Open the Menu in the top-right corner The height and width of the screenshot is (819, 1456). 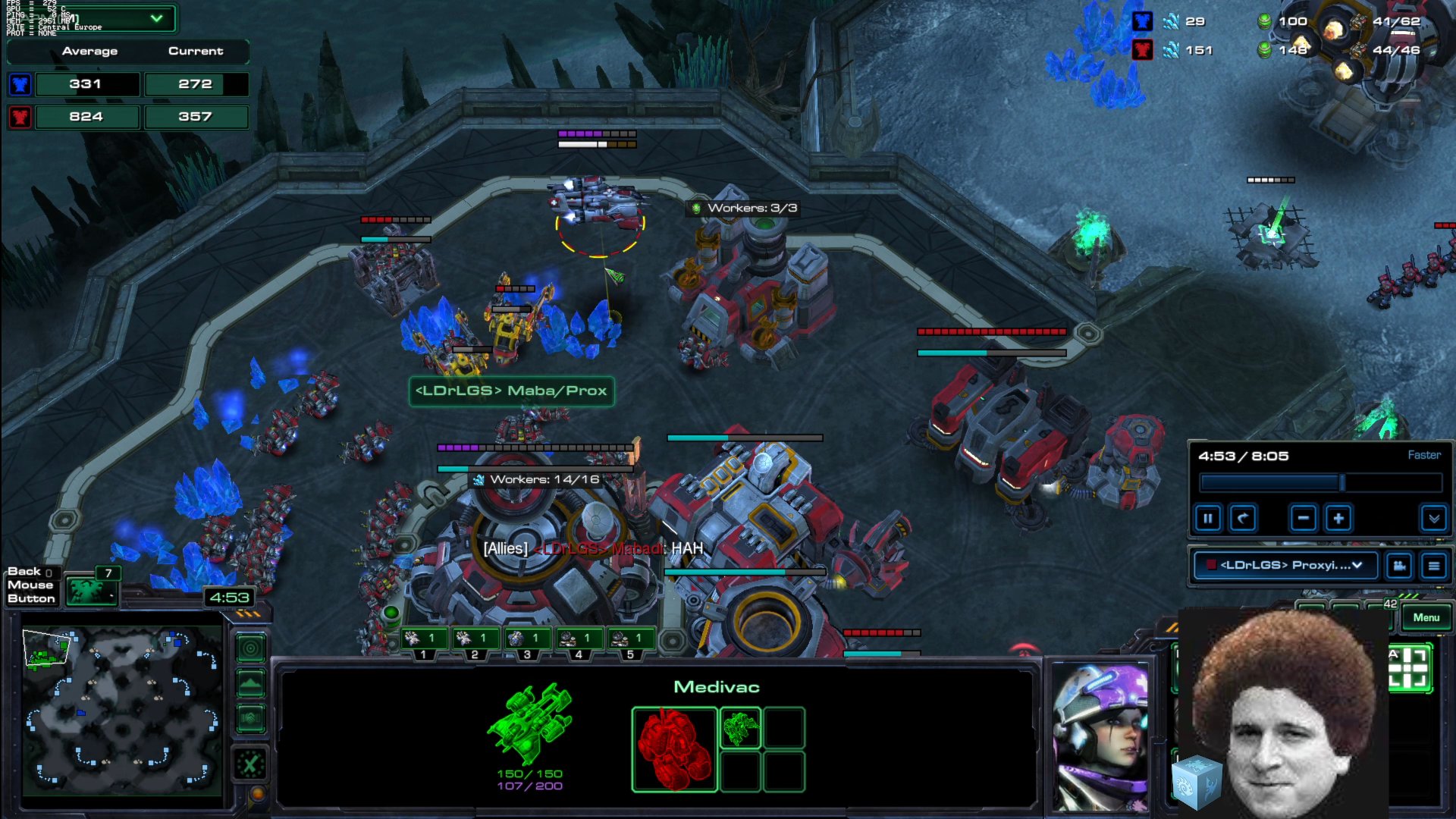coord(1426,618)
